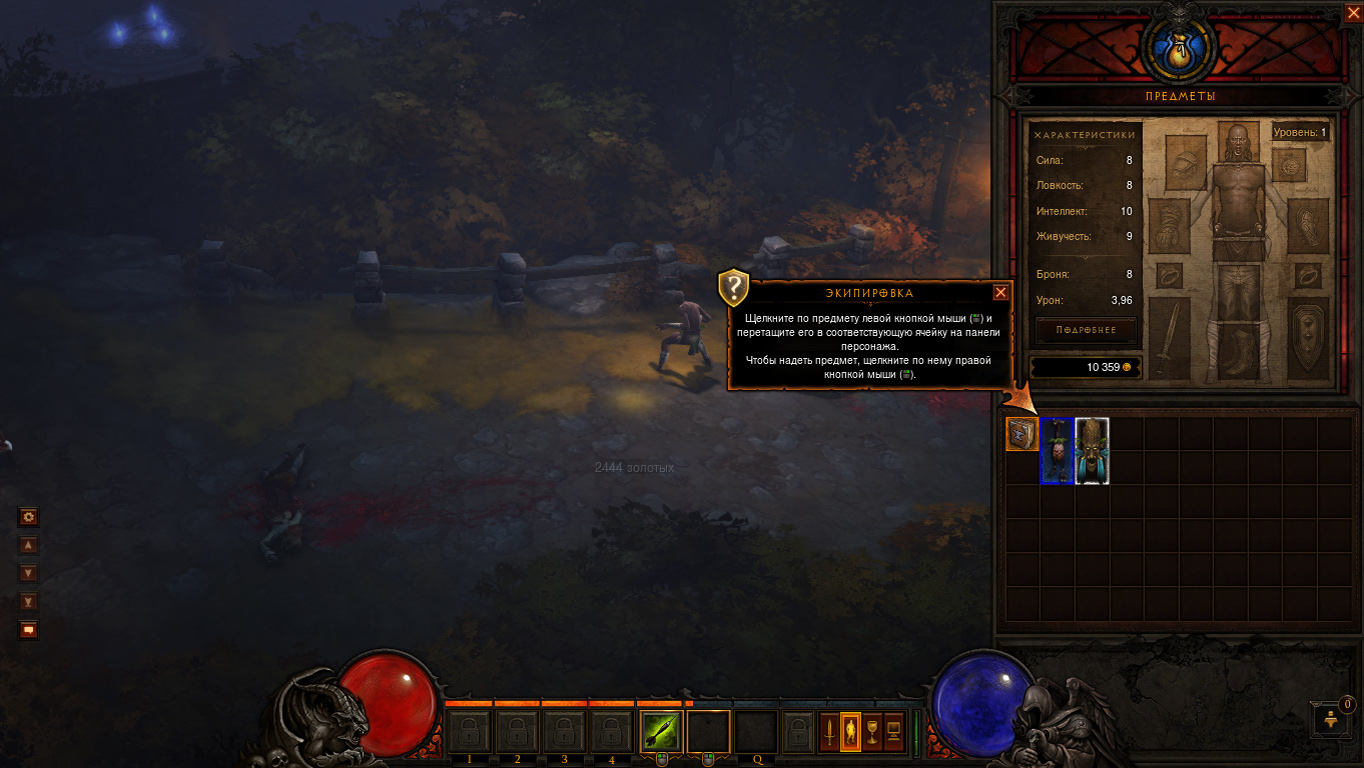Close the Предметы inventory panel
Viewport: 1364px width, 768px height.
[1353, 12]
